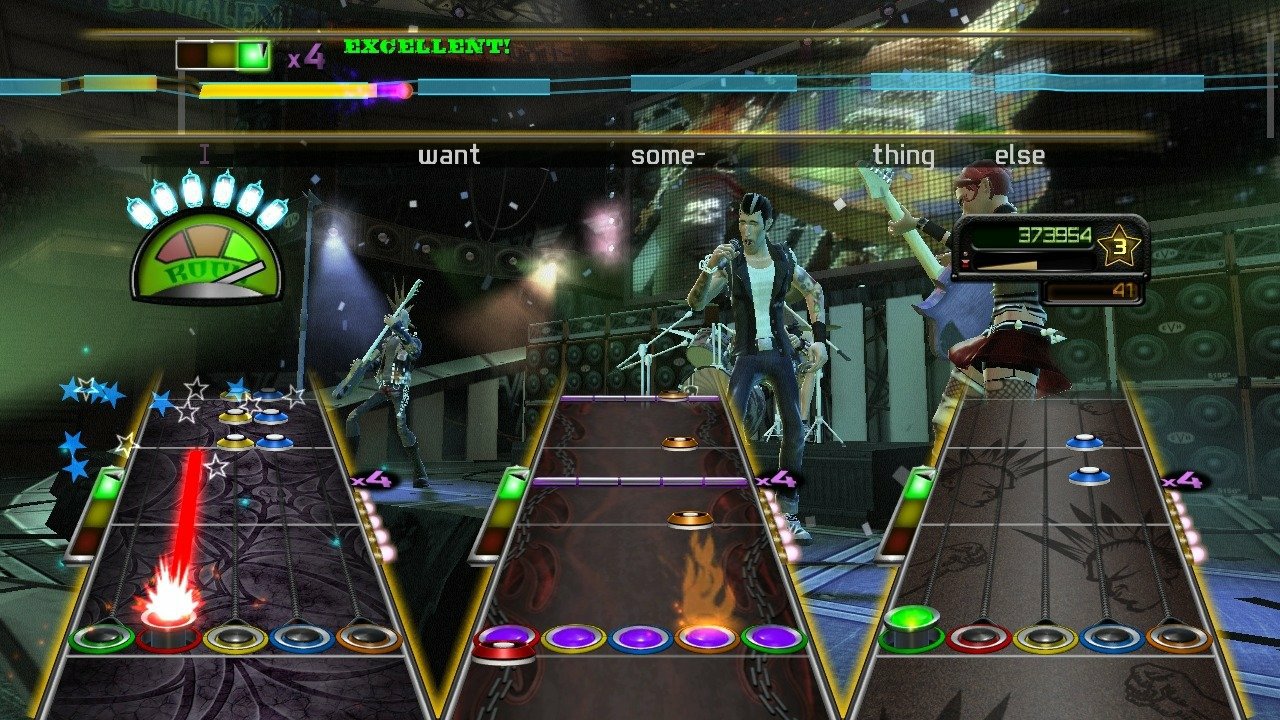Click the lyric word 'want'
The width and height of the screenshot is (1280, 720).
(x=449, y=154)
